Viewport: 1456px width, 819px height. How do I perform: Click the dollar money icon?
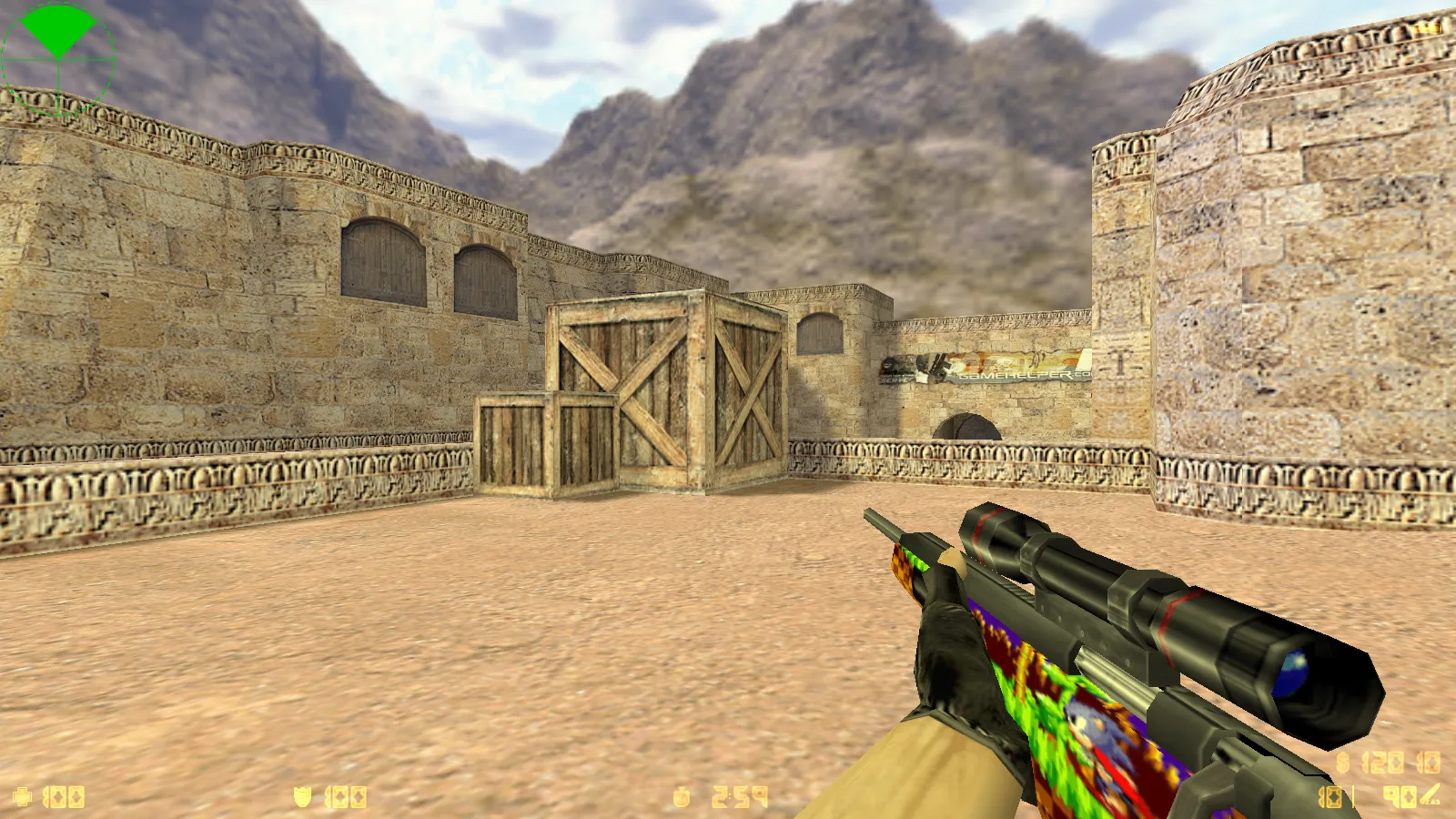[1341, 763]
